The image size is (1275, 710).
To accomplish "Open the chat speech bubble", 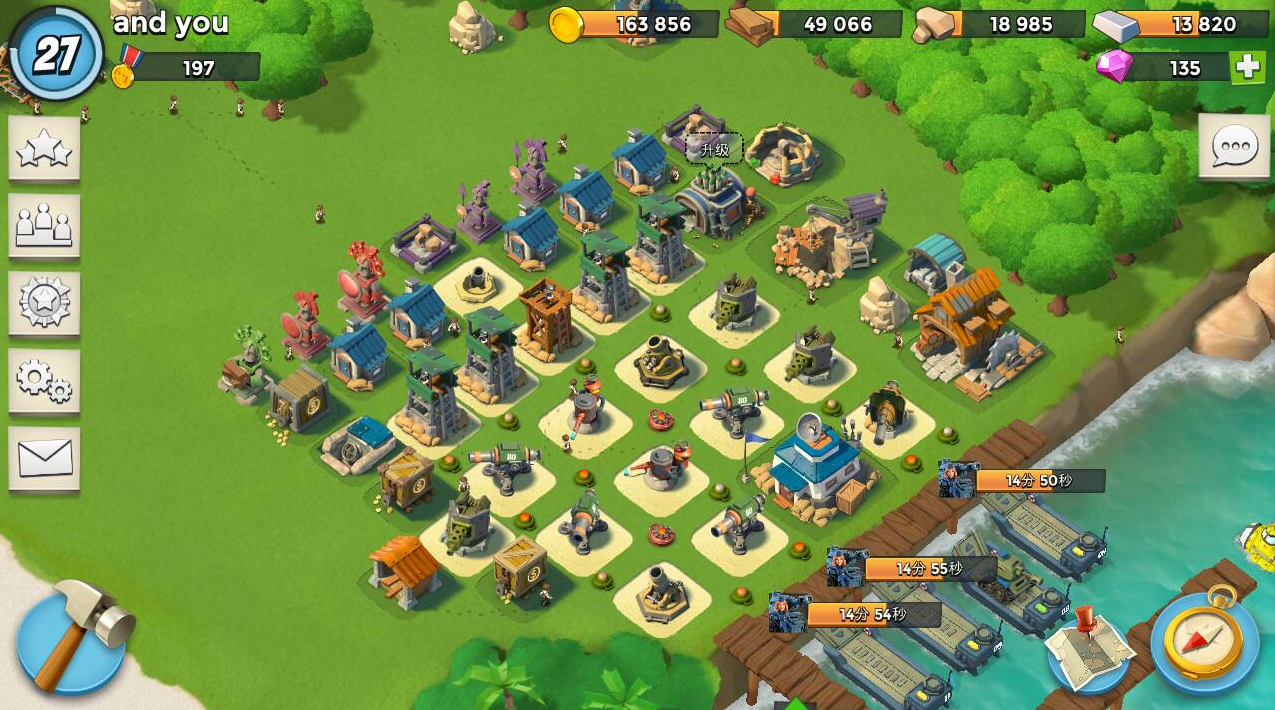I will pyautogui.click(x=1234, y=148).
